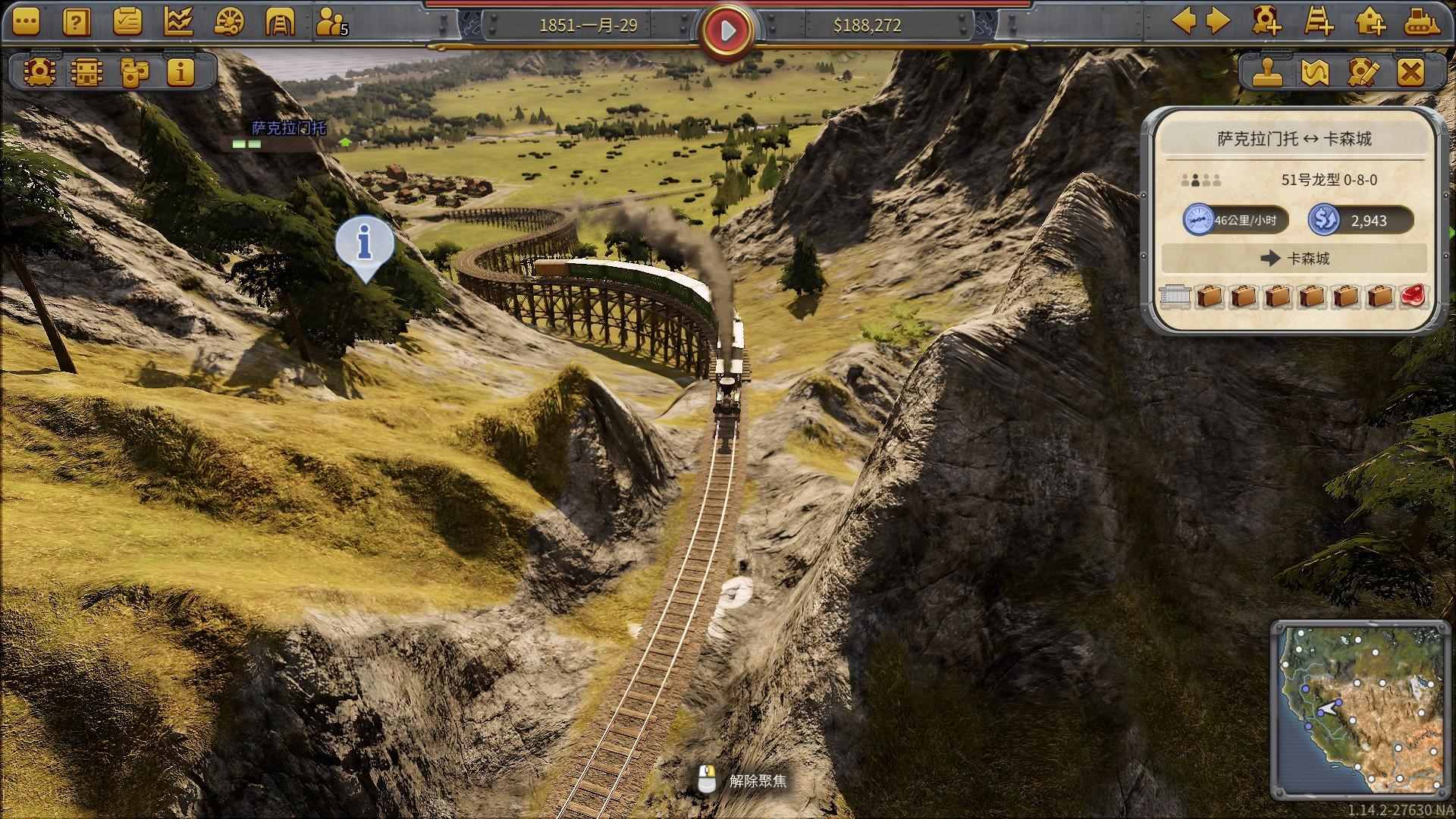
Task: Open the train list locomotive icon
Action: [39, 72]
